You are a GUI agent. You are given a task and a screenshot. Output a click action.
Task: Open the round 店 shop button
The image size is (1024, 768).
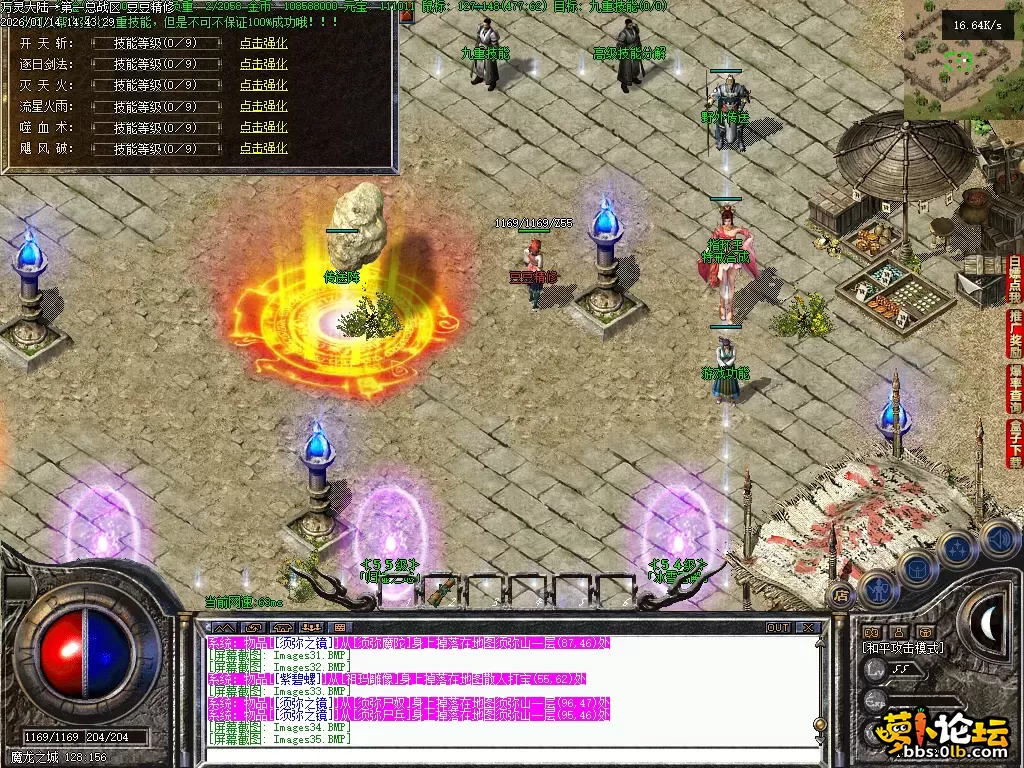[x=840, y=594]
